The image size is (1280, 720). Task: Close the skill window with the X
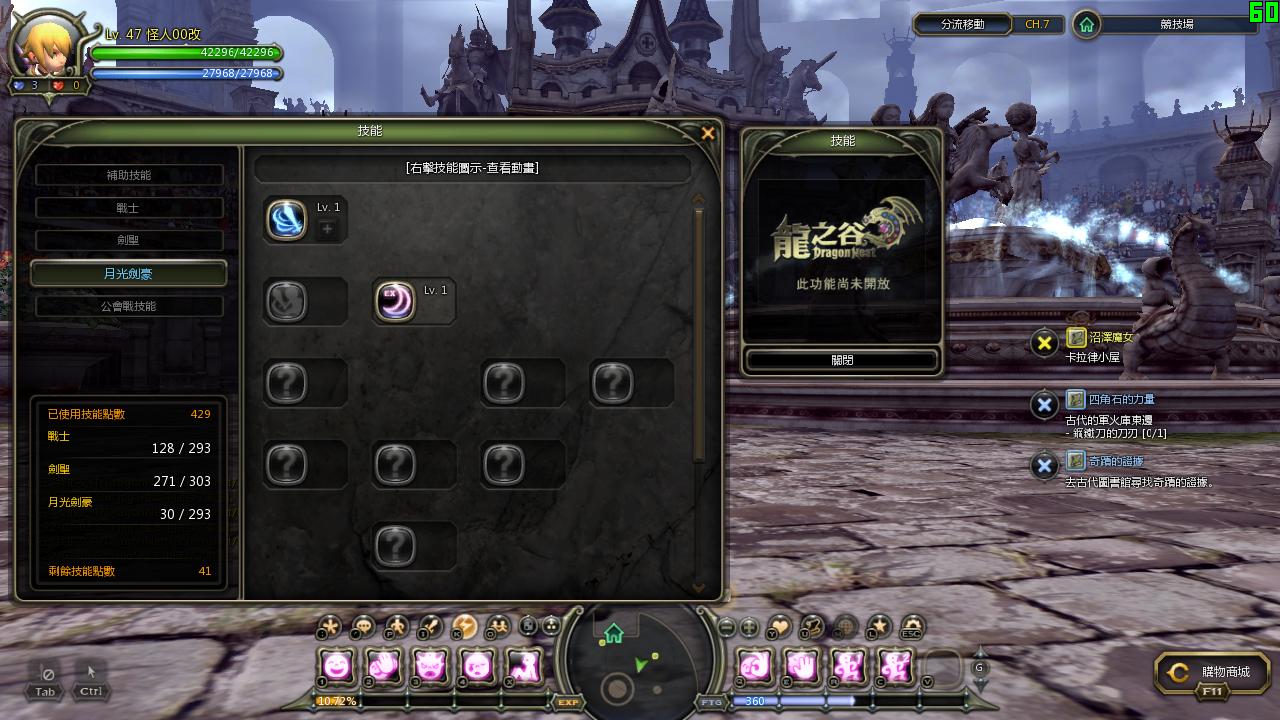click(708, 133)
